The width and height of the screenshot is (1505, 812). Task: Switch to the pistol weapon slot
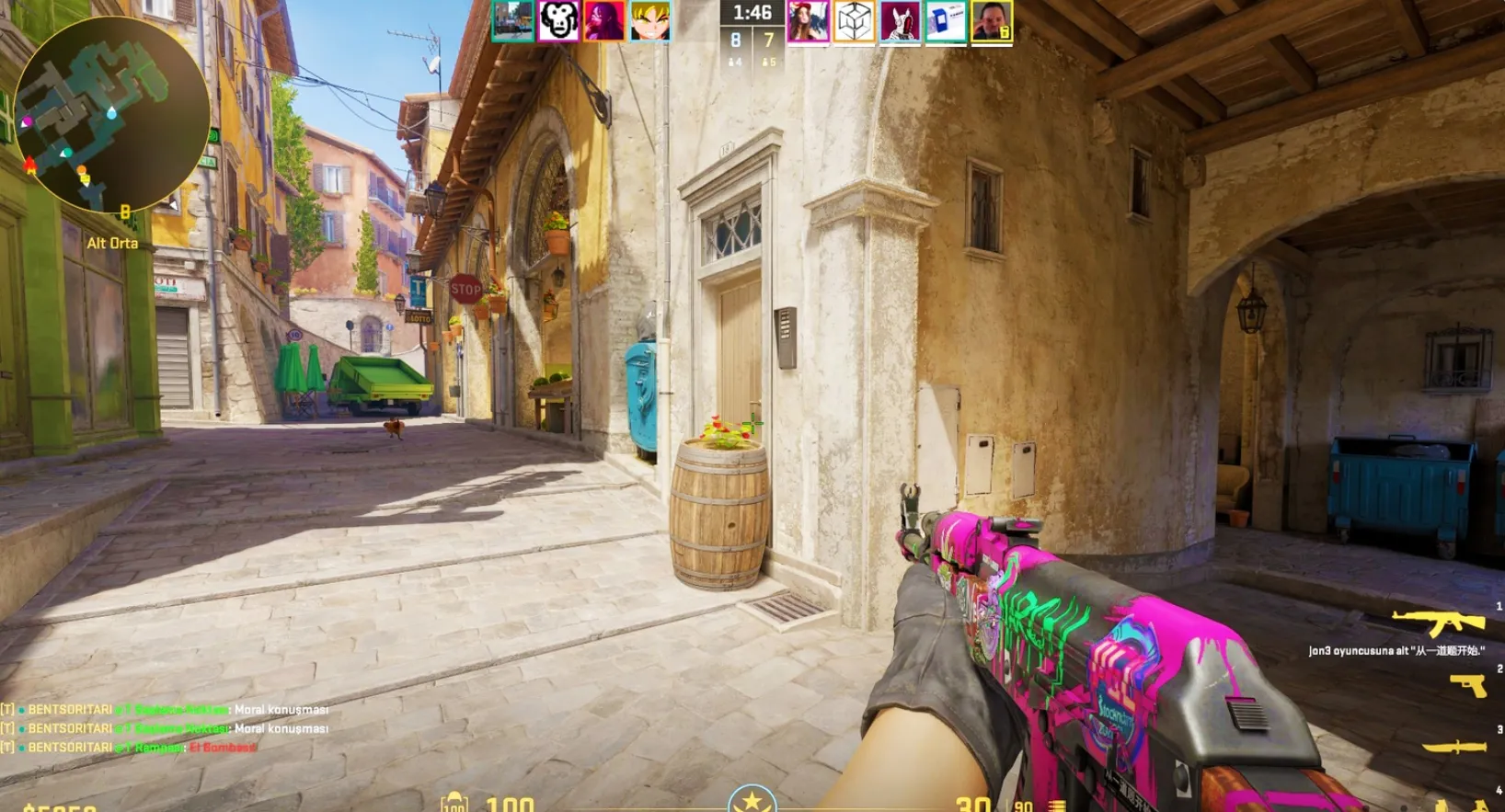1468,685
